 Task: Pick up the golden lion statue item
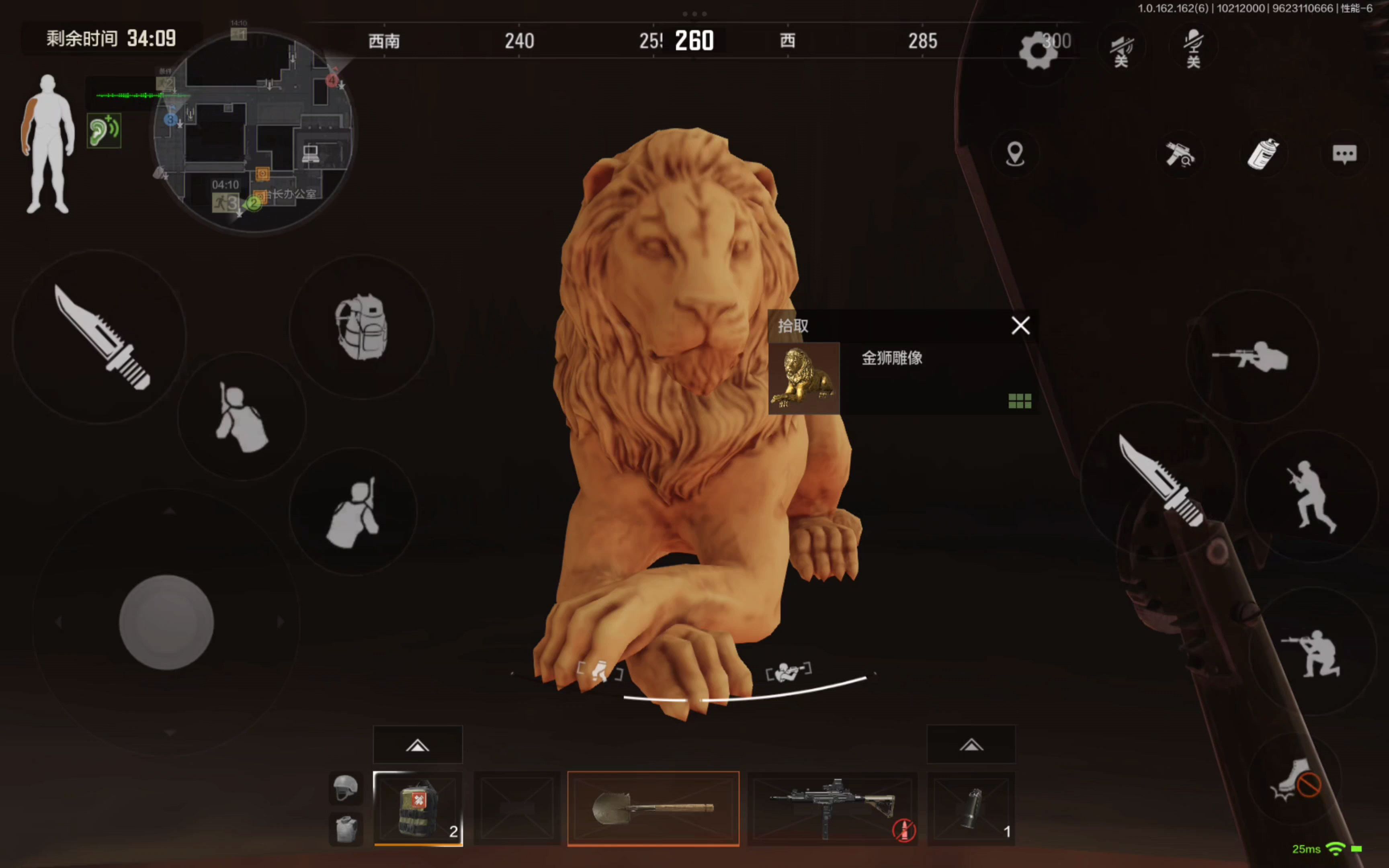[803, 378]
